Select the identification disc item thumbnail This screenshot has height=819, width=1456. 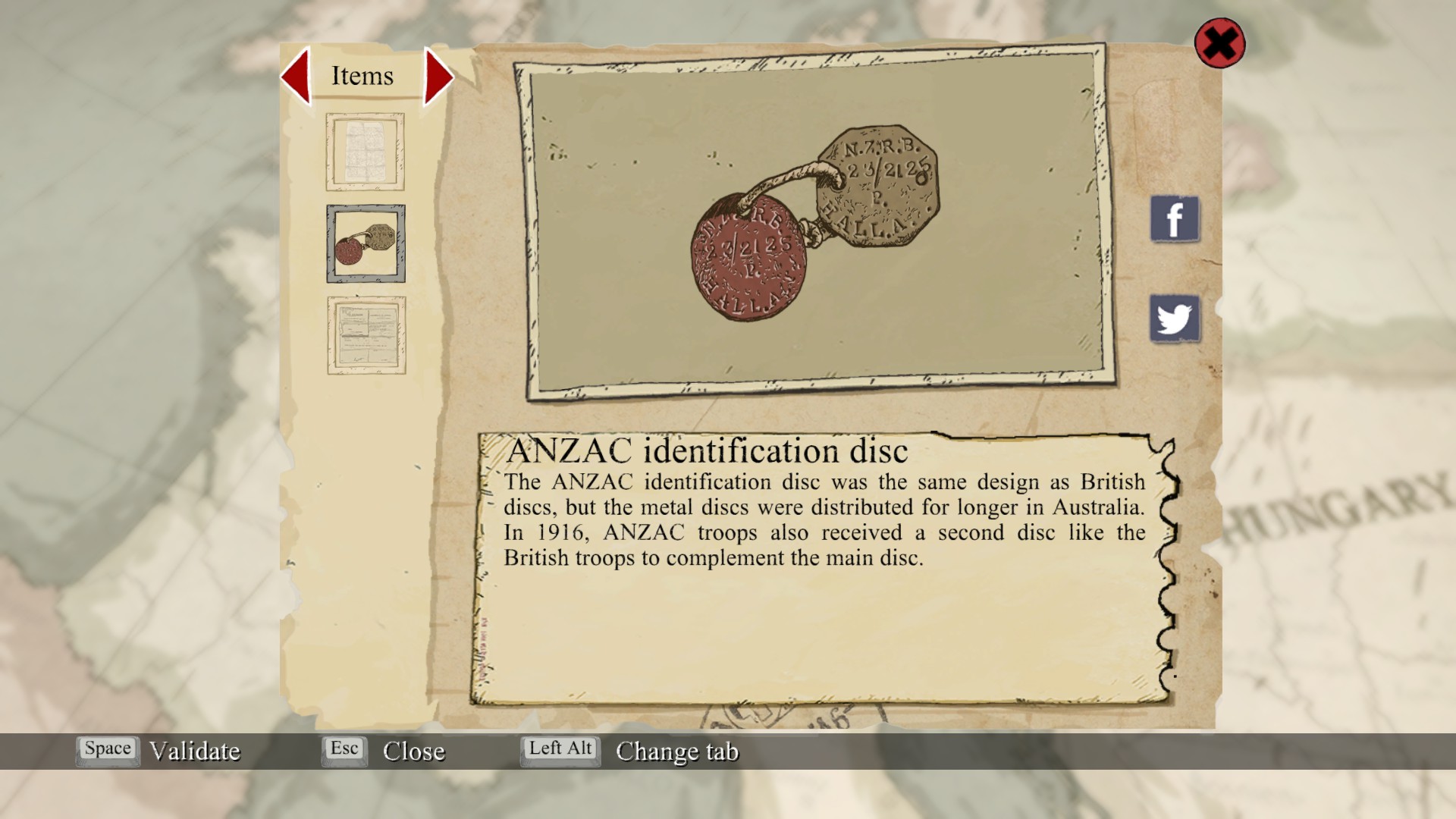(x=366, y=243)
